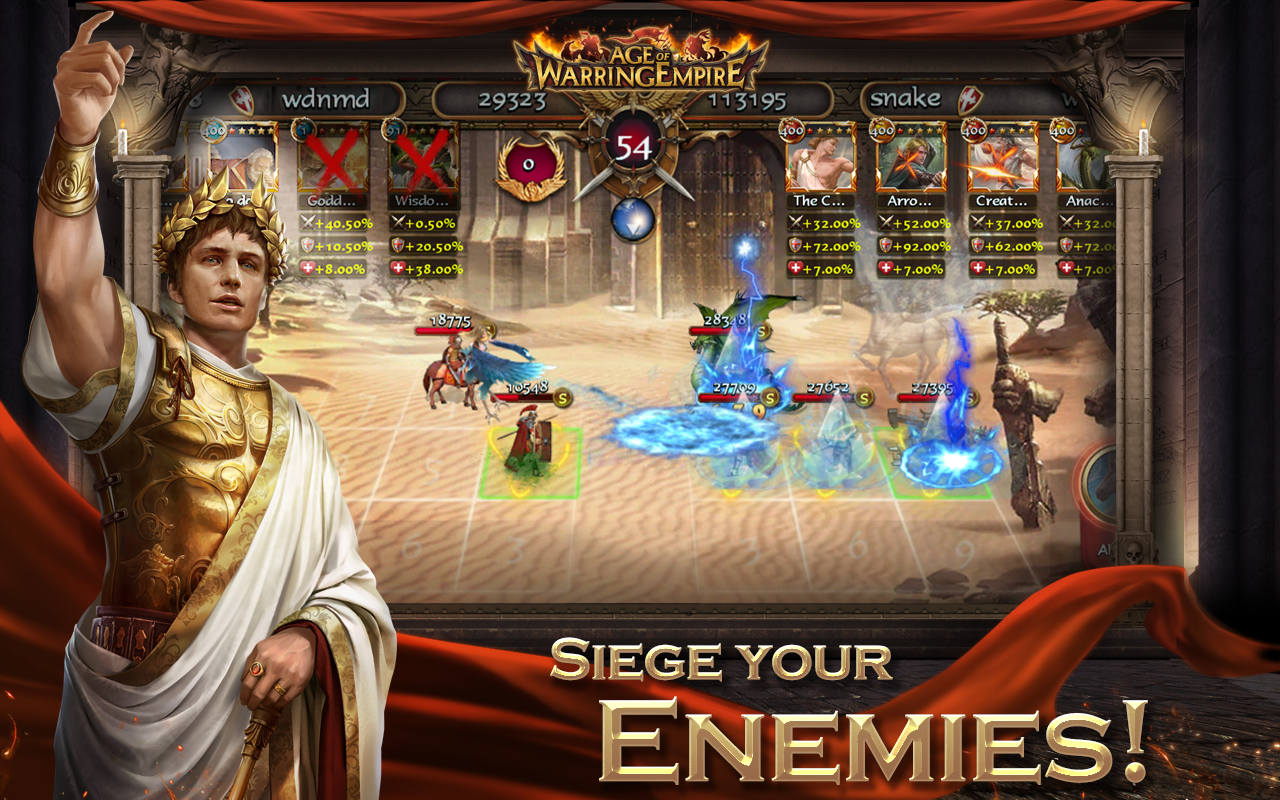1280x800 pixels.
Task: Click the blue globe orb below the timer
Action: [x=631, y=218]
